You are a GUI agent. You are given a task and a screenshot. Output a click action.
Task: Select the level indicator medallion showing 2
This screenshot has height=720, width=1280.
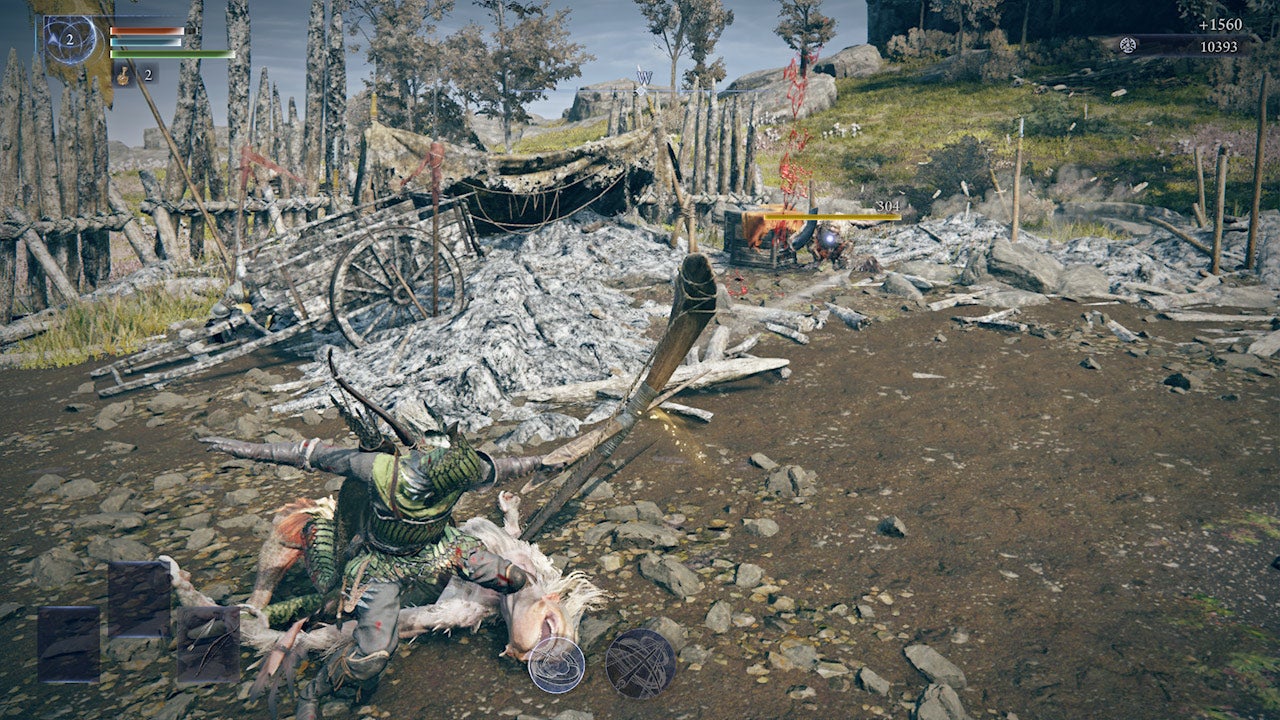point(70,40)
